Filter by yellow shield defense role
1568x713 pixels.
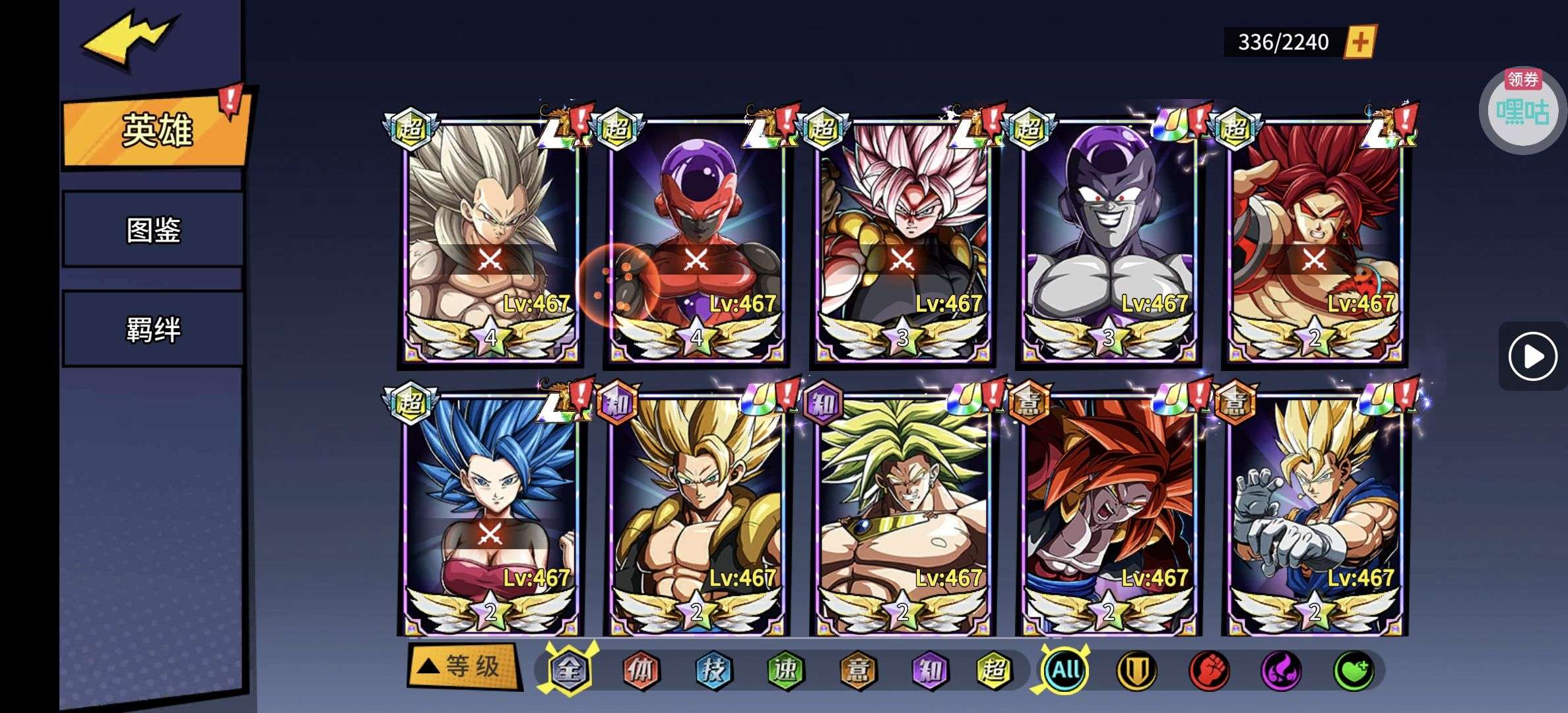(x=1136, y=671)
